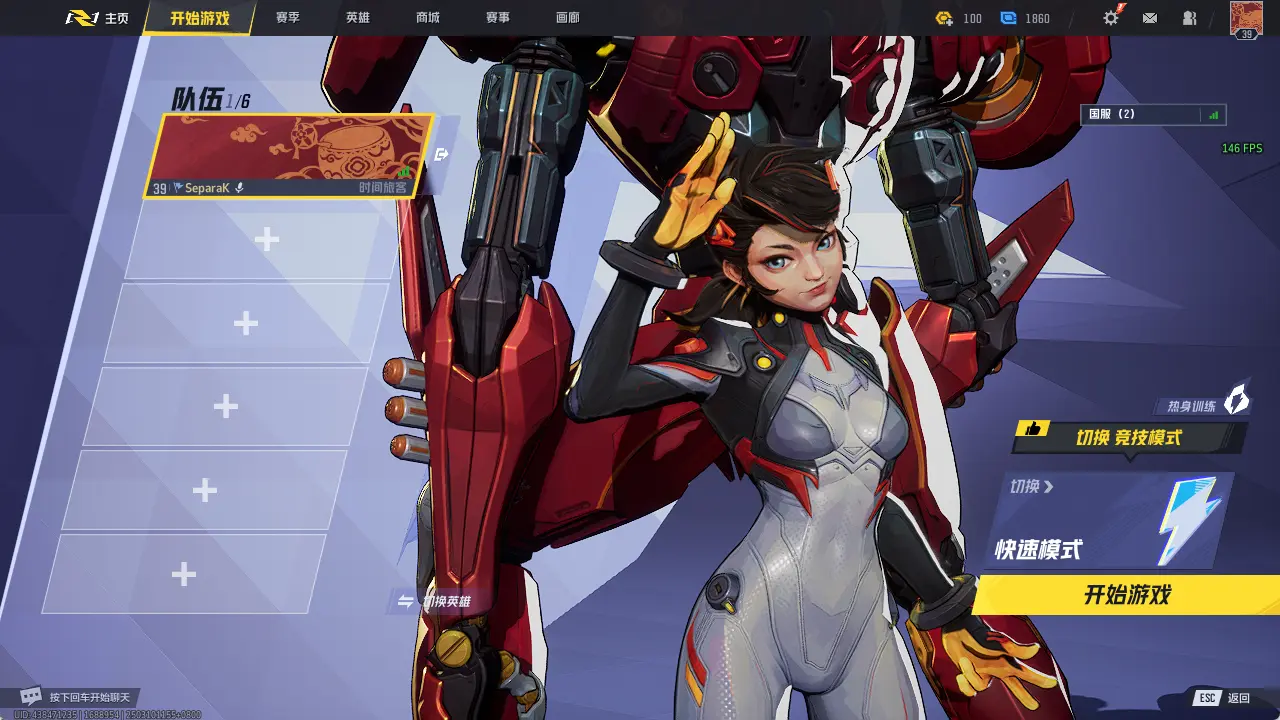
Task: Open the friends list icon
Action: point(1189,18)
